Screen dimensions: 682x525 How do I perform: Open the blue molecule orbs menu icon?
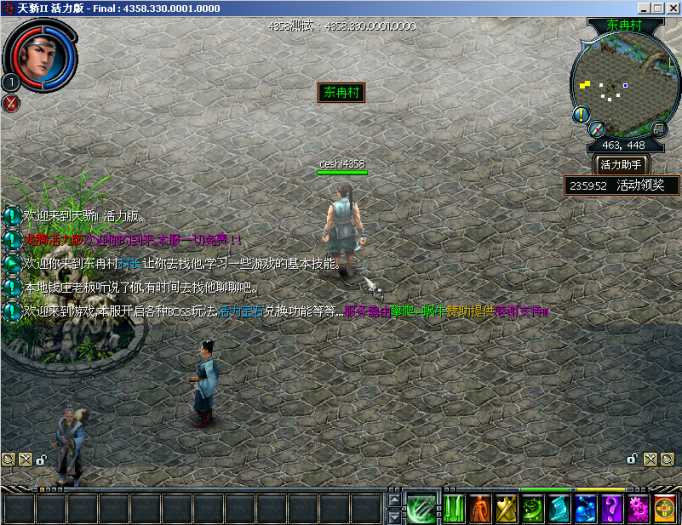[585, 508]
